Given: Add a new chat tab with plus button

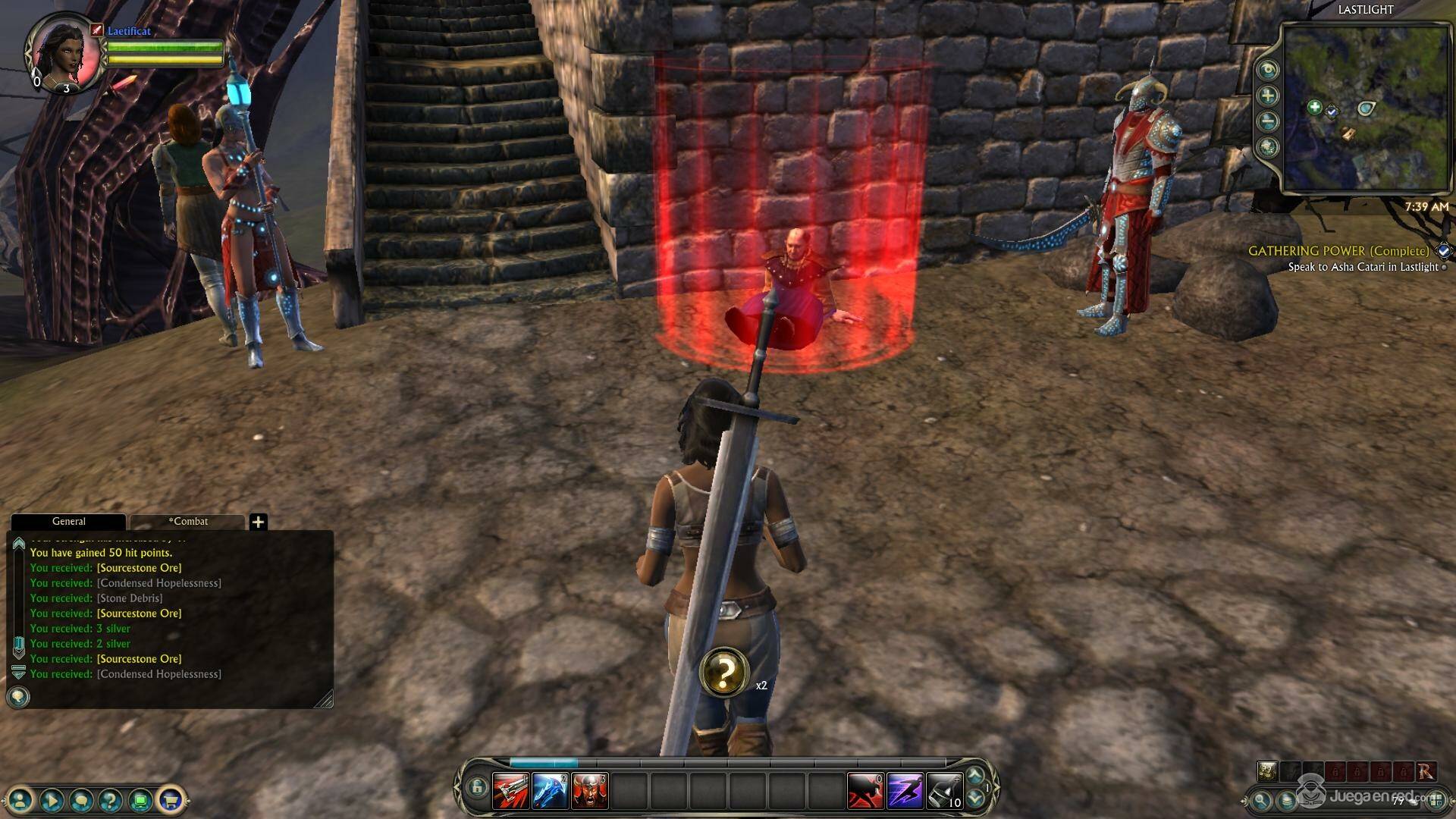Looking at the screenshot, I should pos(258,522).
